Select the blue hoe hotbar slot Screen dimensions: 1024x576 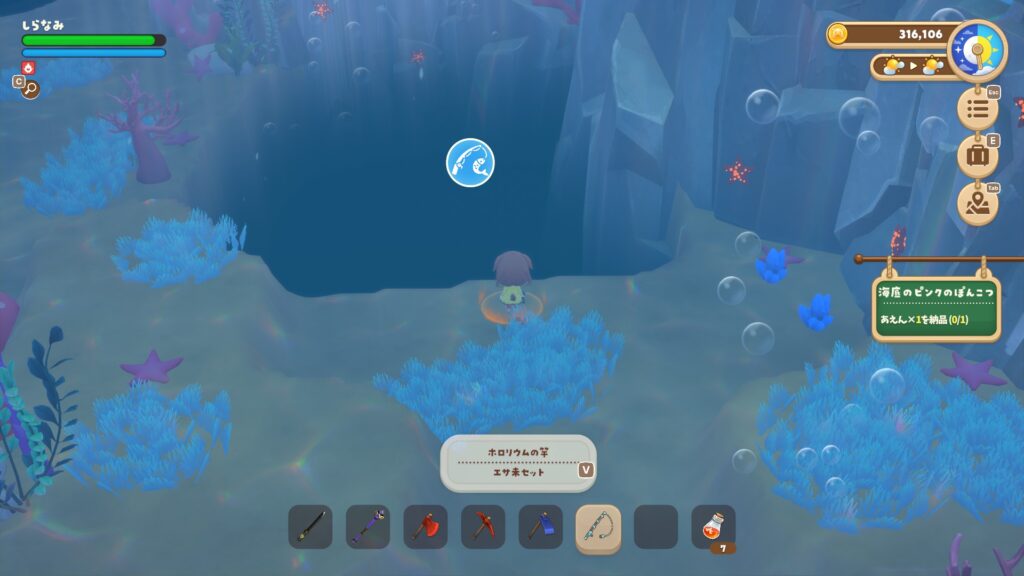pyautogui.click(x=540, y=527)
